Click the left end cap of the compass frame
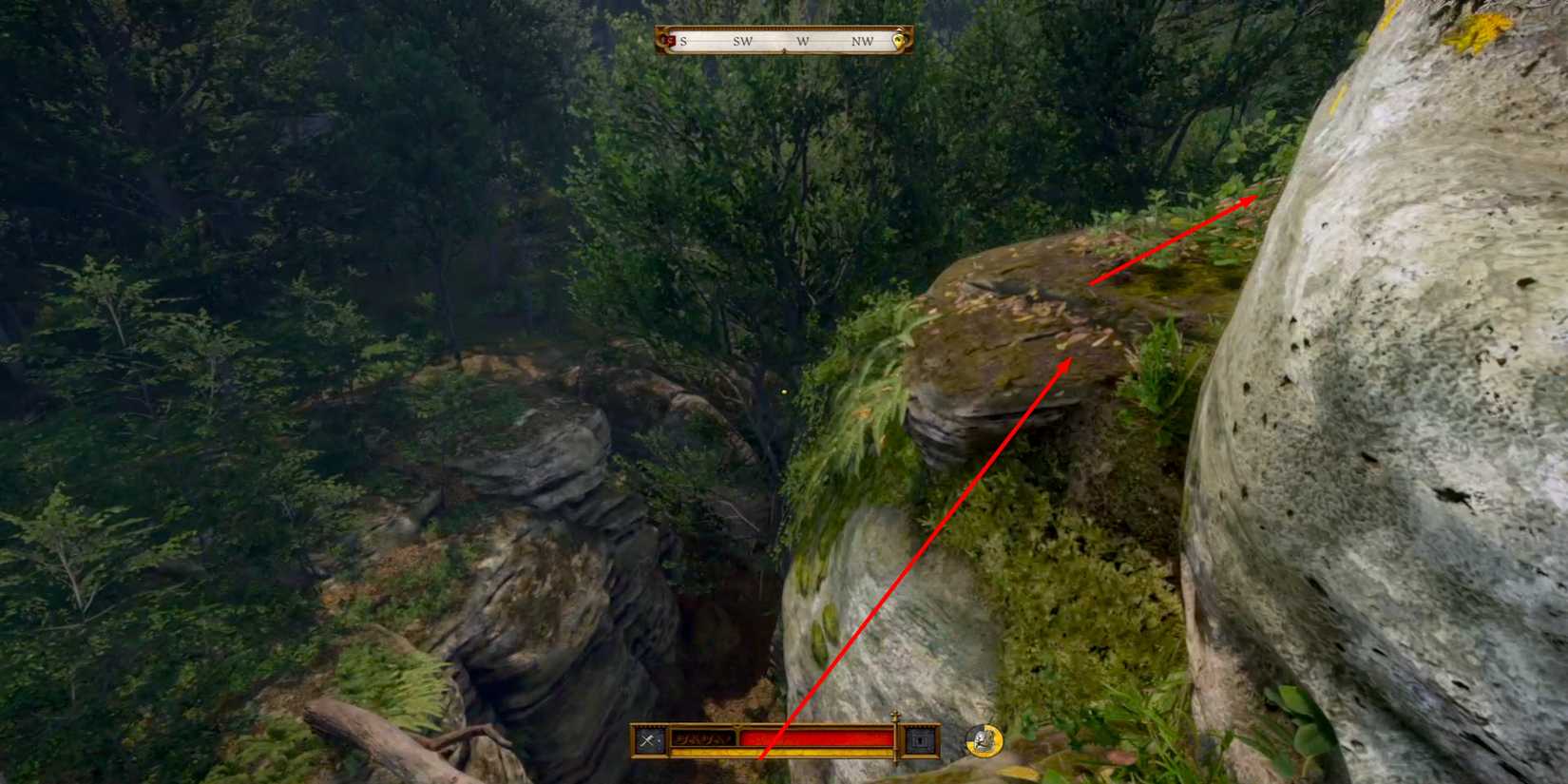Viewport: 1568px width, 784px height. (x=662, y=40)
